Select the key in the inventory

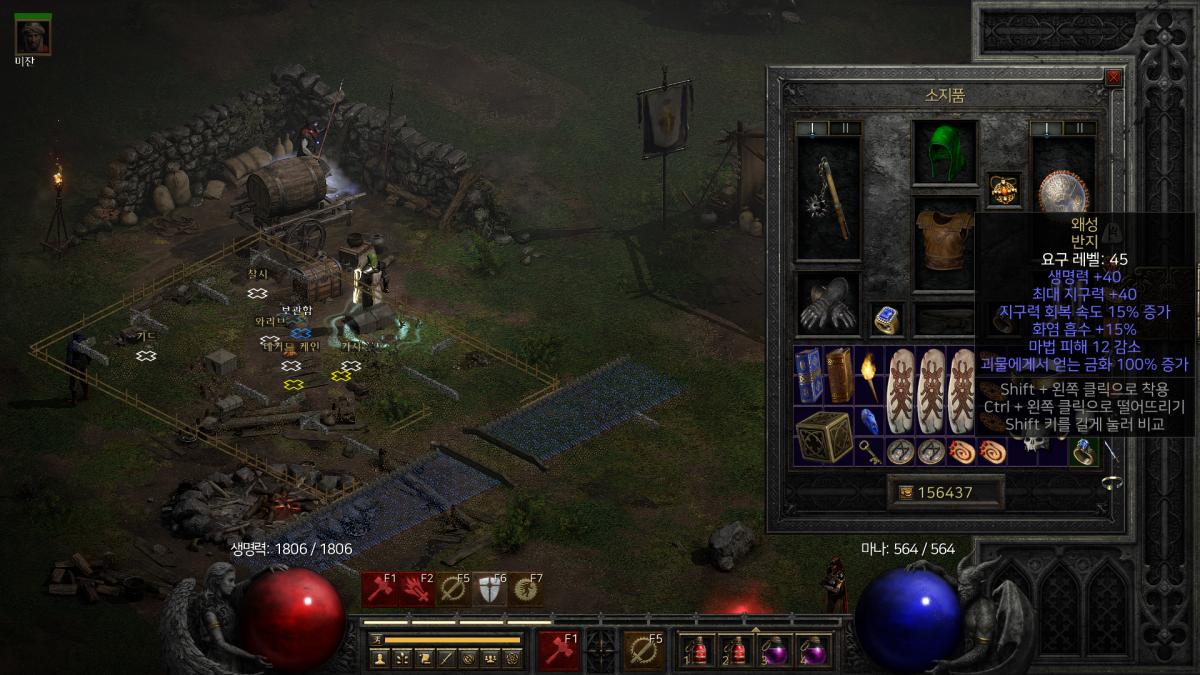click(869, 451)
